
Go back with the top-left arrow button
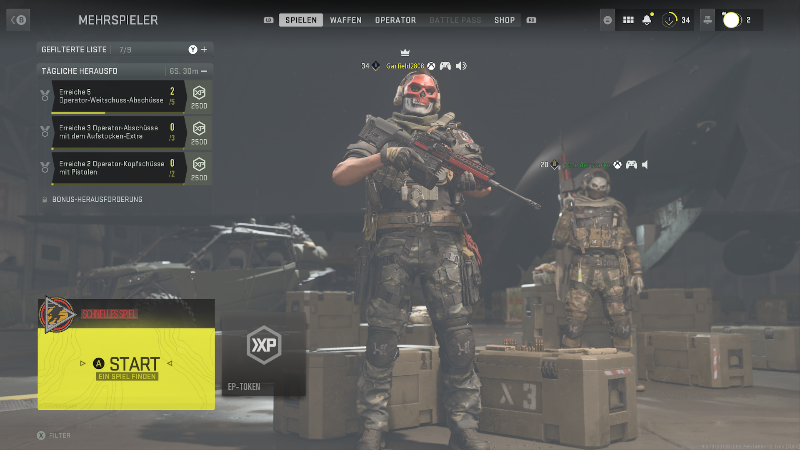click(18, 19)
